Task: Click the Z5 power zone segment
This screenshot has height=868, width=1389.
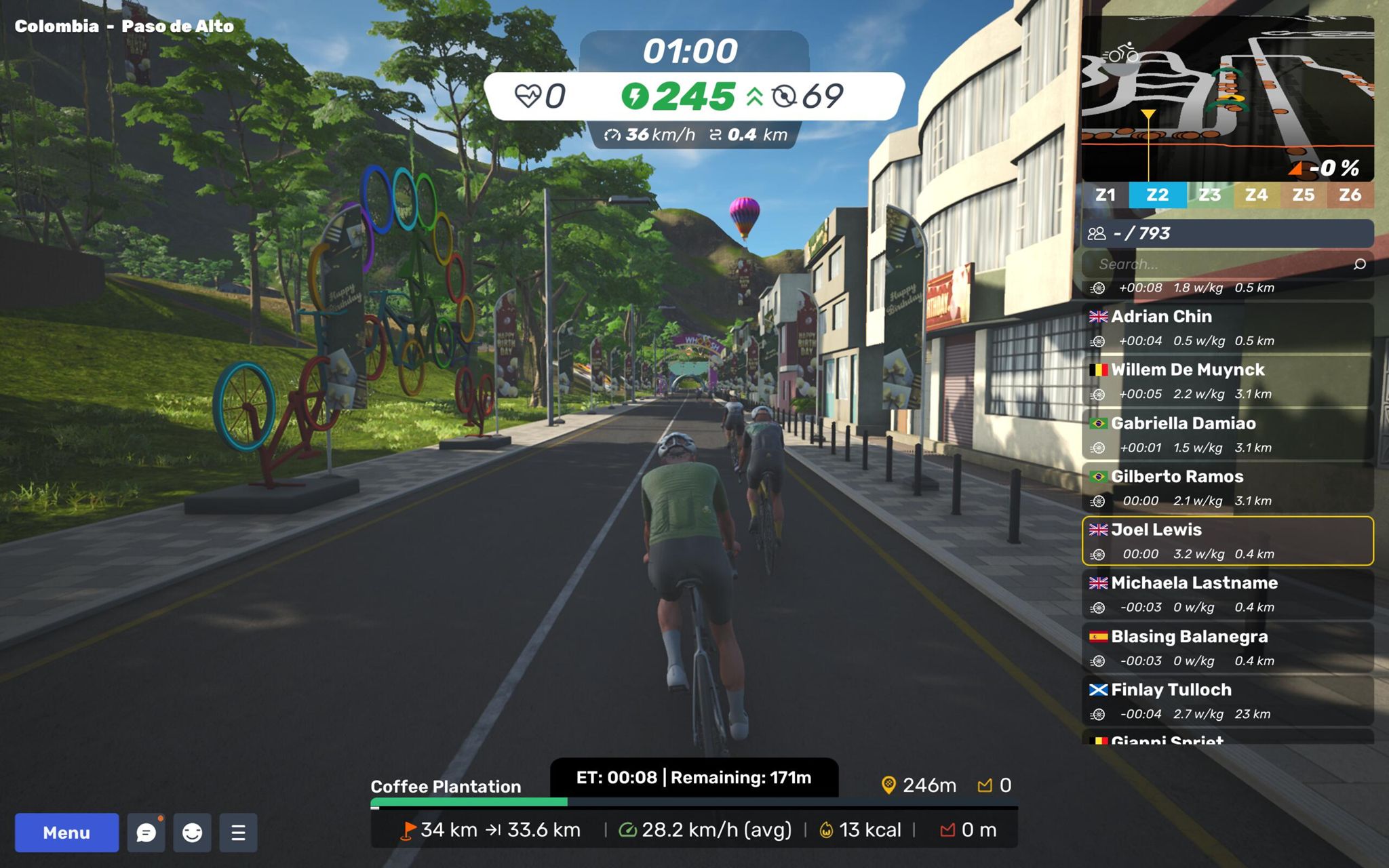Action: [x=1303, y=195]
